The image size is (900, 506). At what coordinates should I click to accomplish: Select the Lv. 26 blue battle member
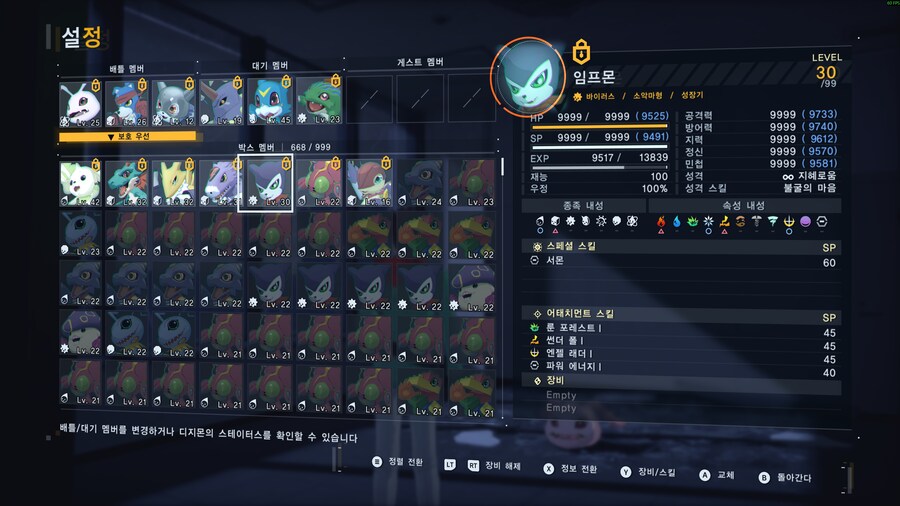pyautogui.click(x=129, y=104)
